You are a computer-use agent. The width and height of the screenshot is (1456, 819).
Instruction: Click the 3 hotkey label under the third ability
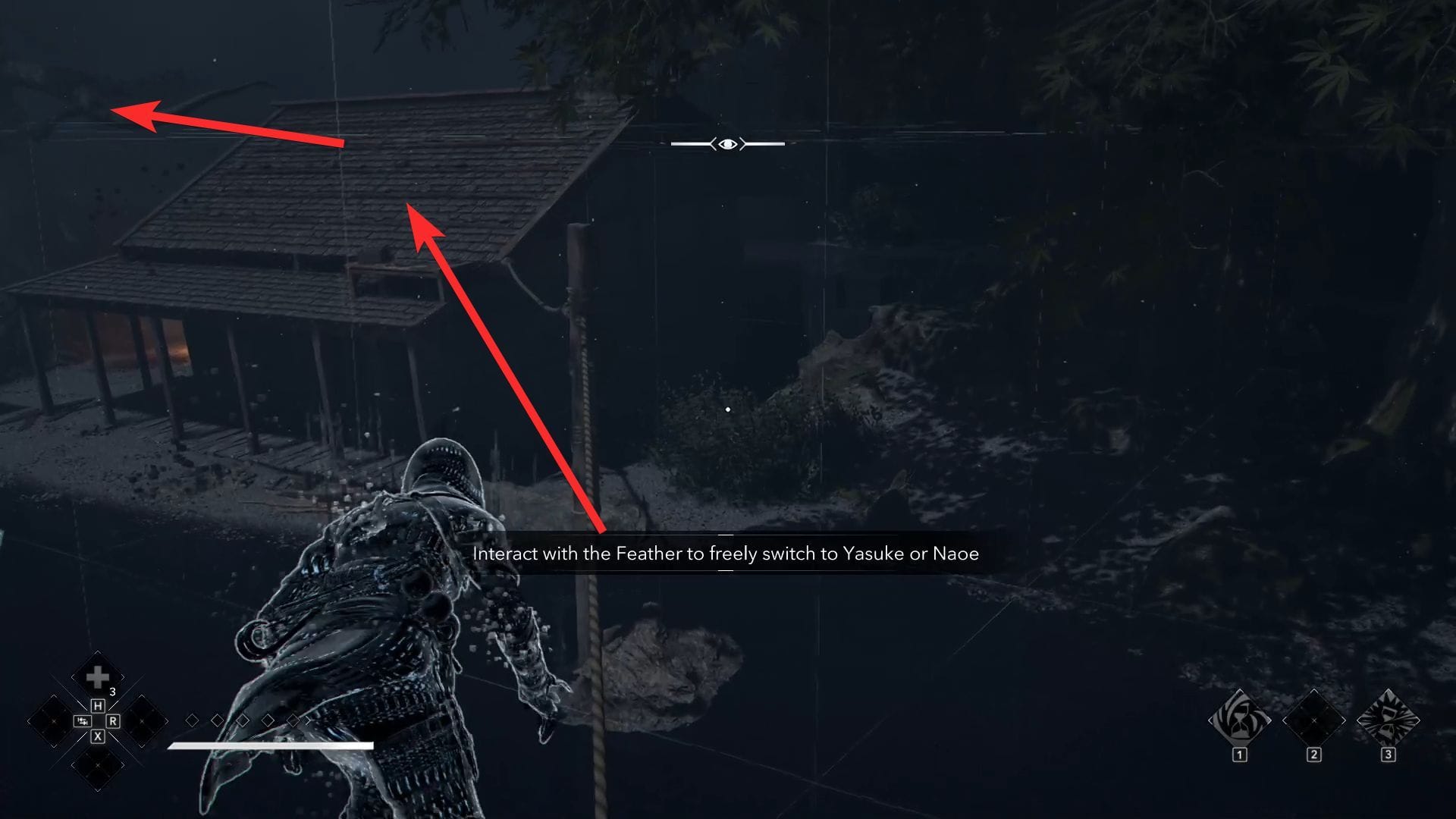pyautogui.click(x=1389, y=755)
